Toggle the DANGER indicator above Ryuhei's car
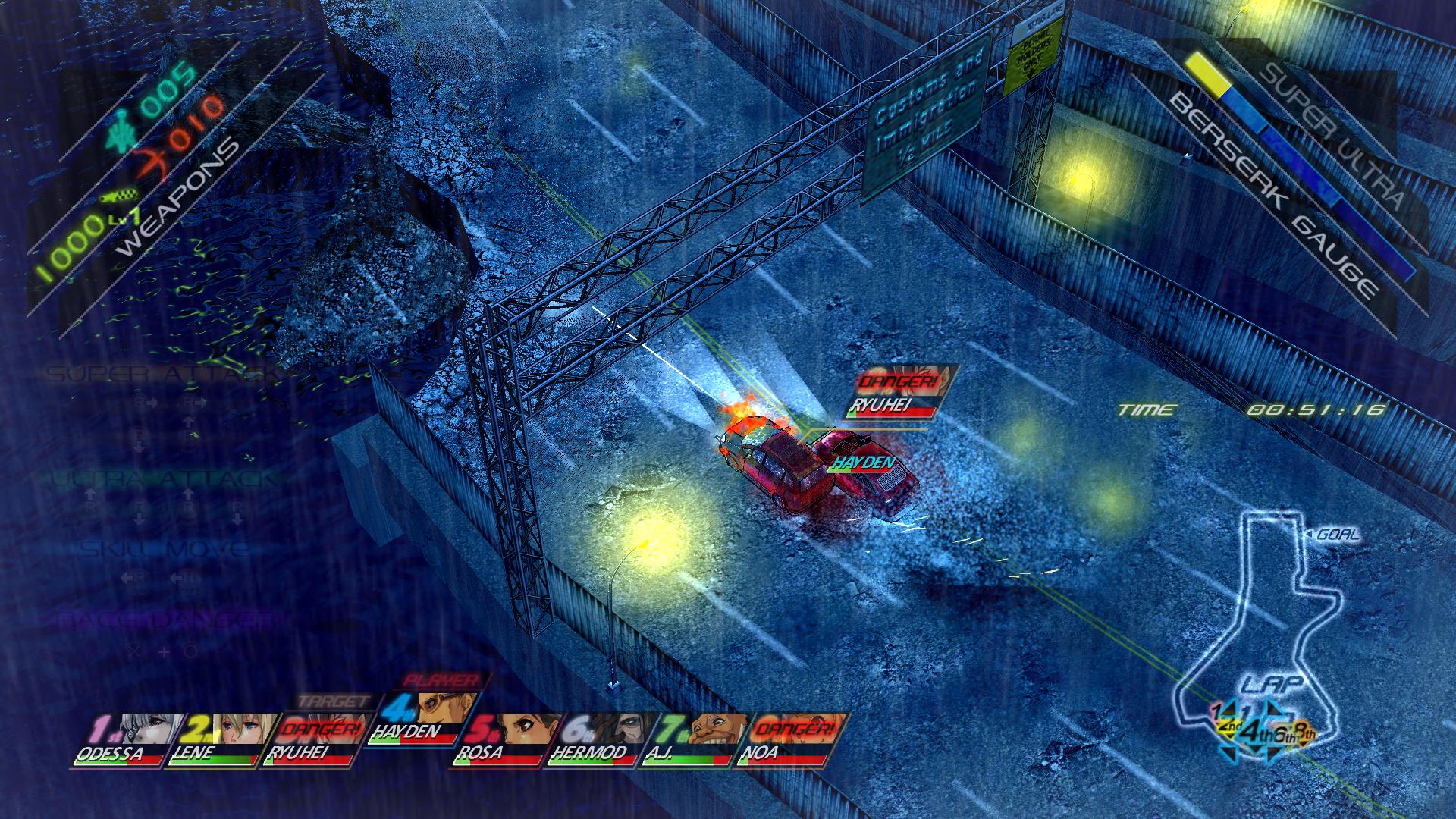Screen dimensions: 1456x819 point(897,382)
